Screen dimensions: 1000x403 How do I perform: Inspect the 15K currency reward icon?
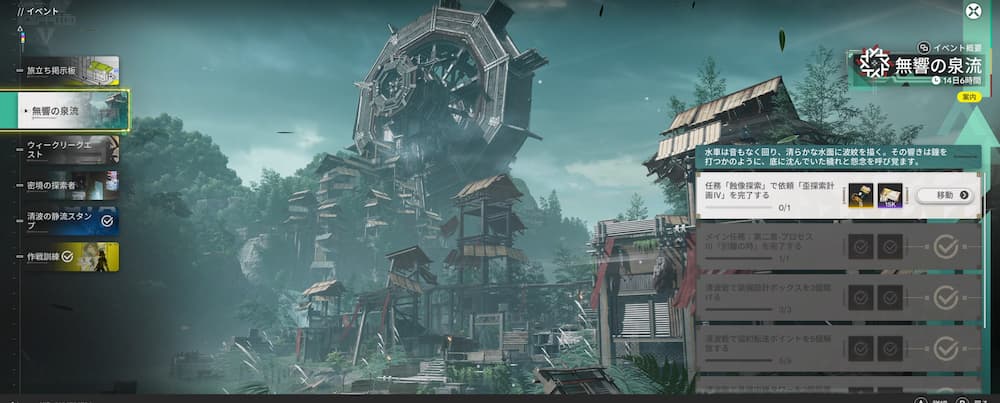(890, 195)
